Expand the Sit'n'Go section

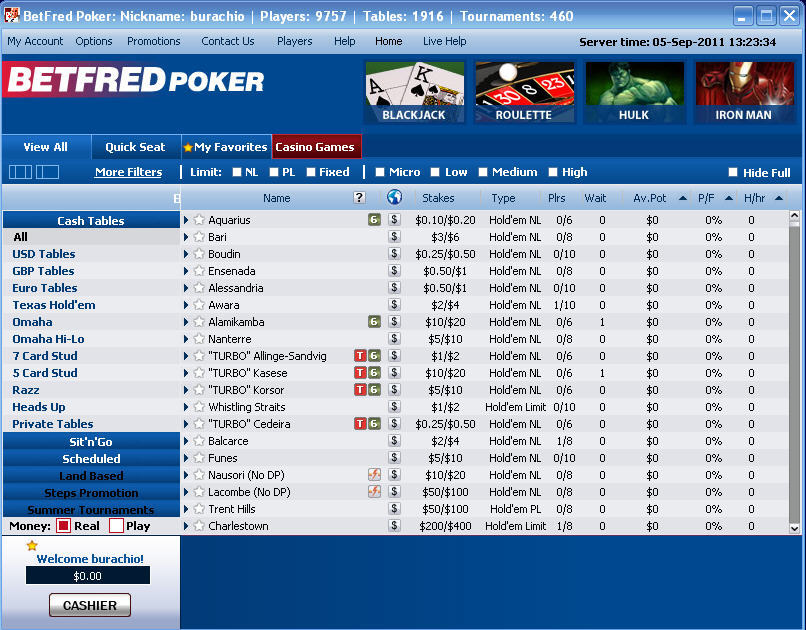[x=91, y=441]
